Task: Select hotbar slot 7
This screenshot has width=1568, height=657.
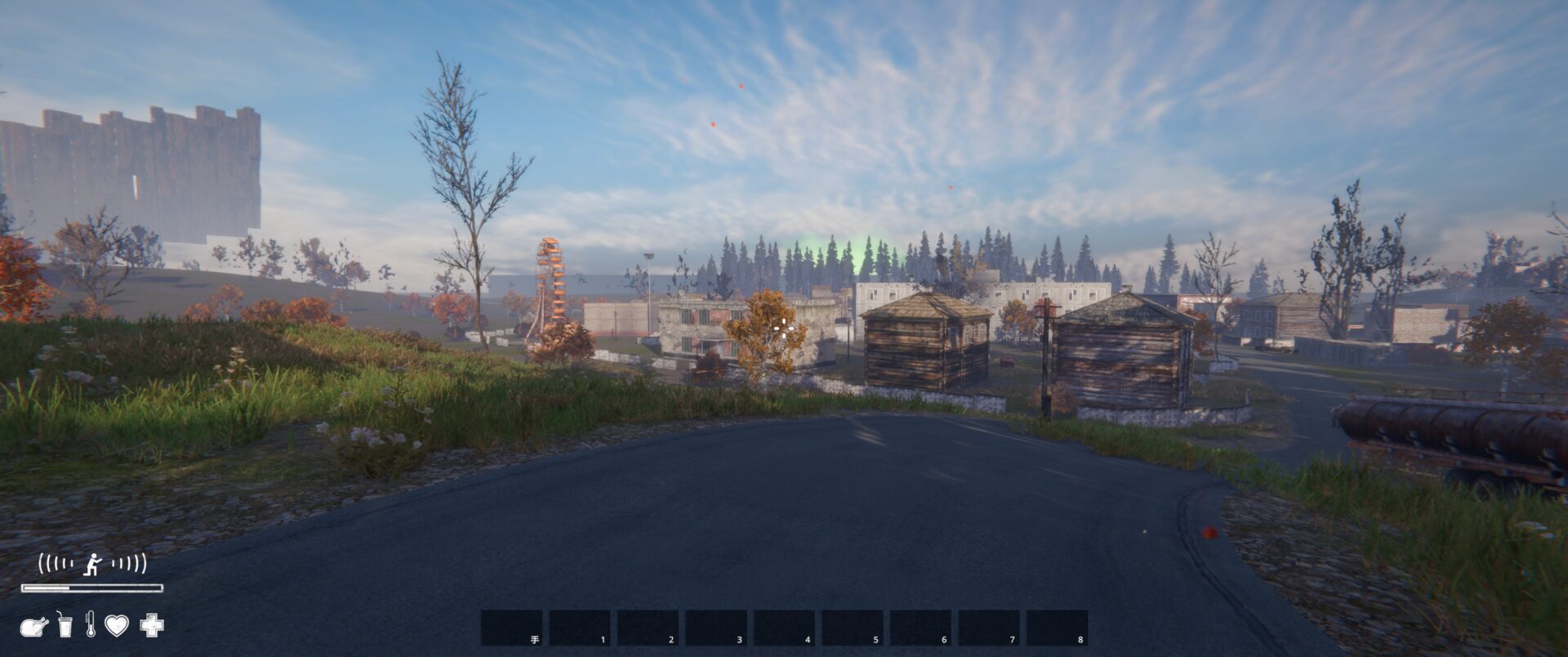Action: pyautogui.click(x=988, y=628)
